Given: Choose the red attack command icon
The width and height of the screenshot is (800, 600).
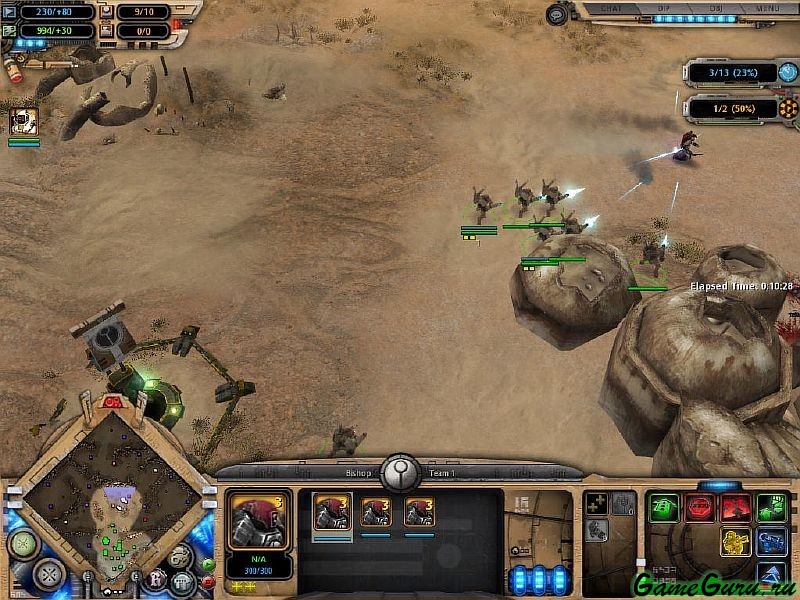Looking at the screenshot, I should (x=736, y=508).
